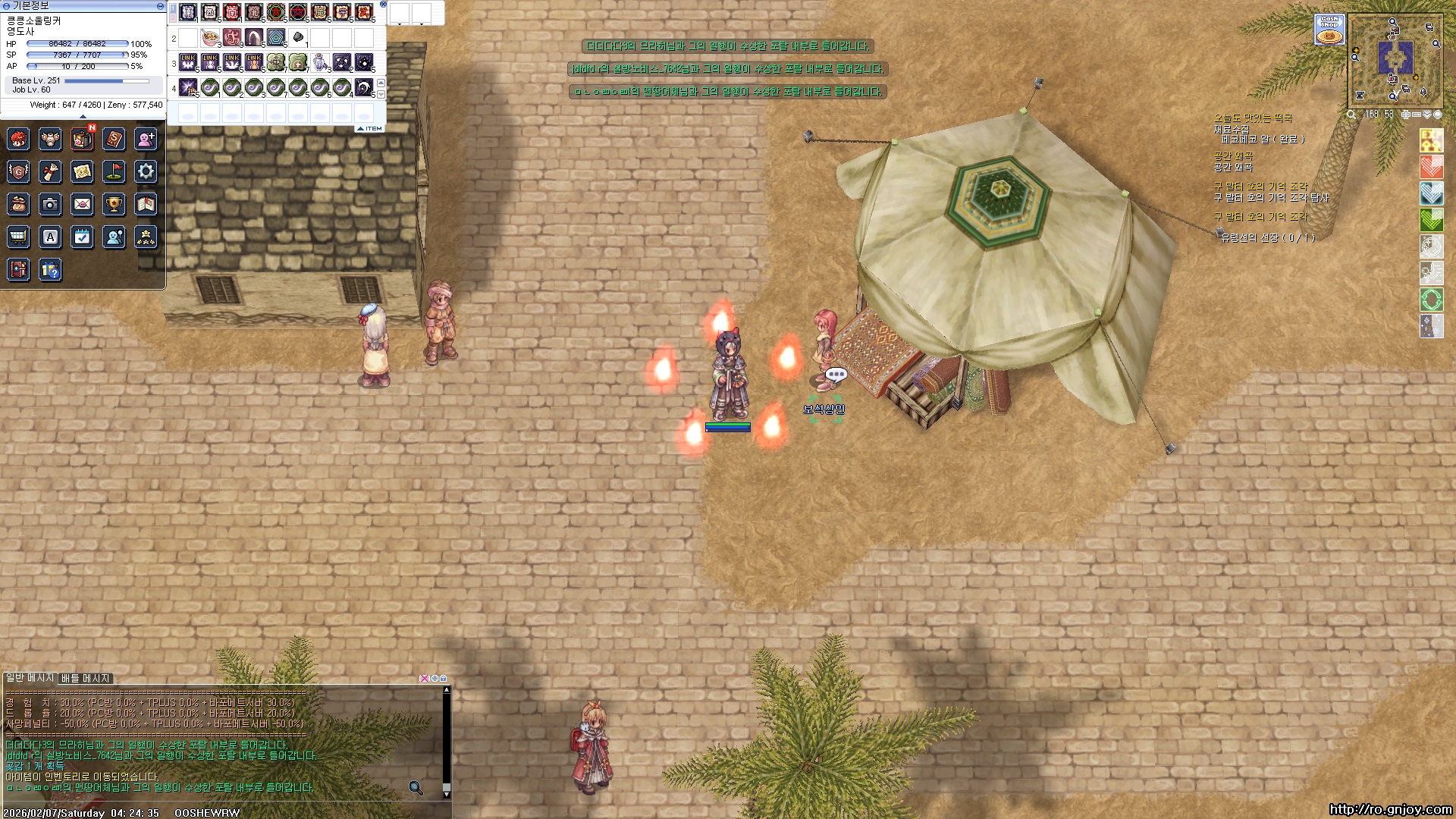The height and width of the screenshot is (819, 1456).
Task: Zoom in the minimap with plus button
Action: (1405, 115)
